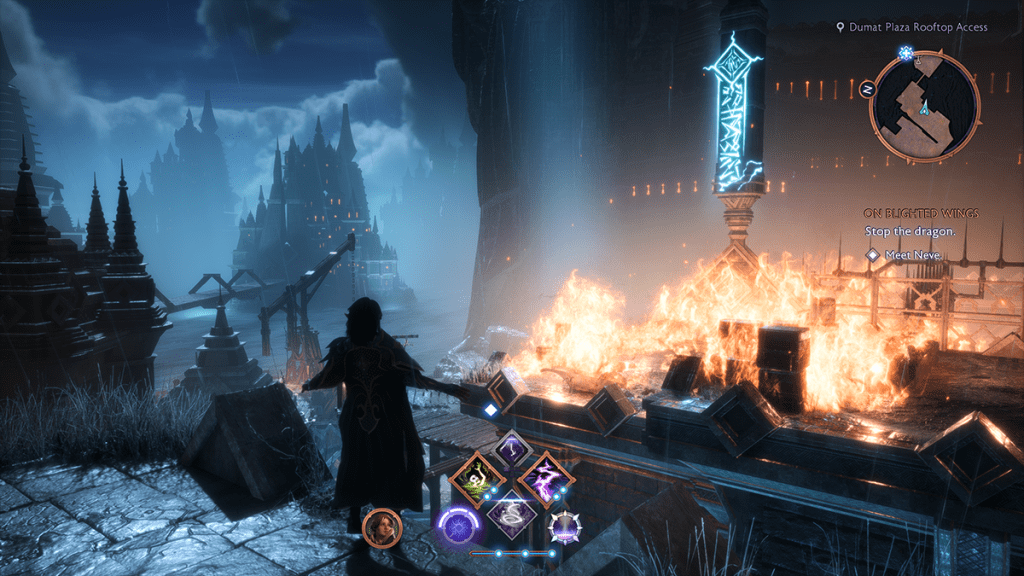Viewport: 1024px width, 576px height.
Task: Activate the glowing purple circular rune ability
Action: [x=459, y=523]
